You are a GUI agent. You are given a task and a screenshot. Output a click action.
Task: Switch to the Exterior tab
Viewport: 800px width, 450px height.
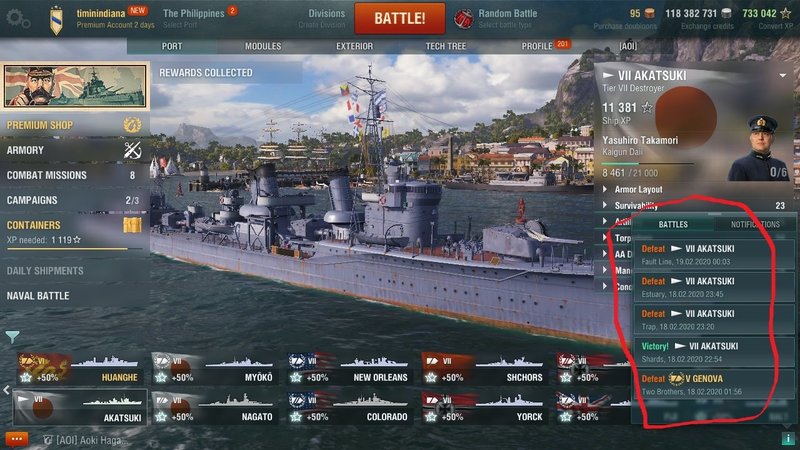(355, 46)
